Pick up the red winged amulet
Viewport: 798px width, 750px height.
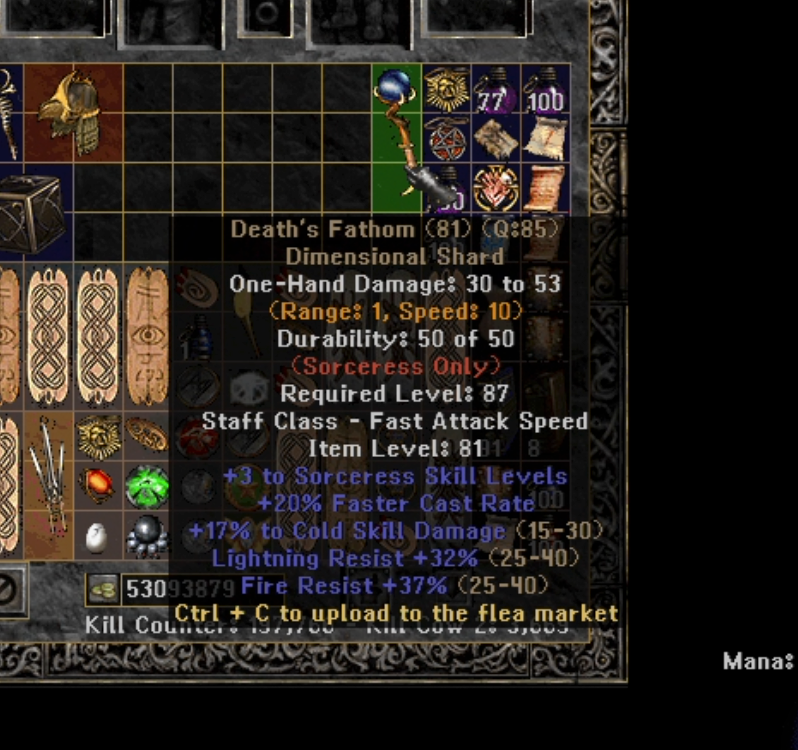pyautogui.click(x=496, y=188)
